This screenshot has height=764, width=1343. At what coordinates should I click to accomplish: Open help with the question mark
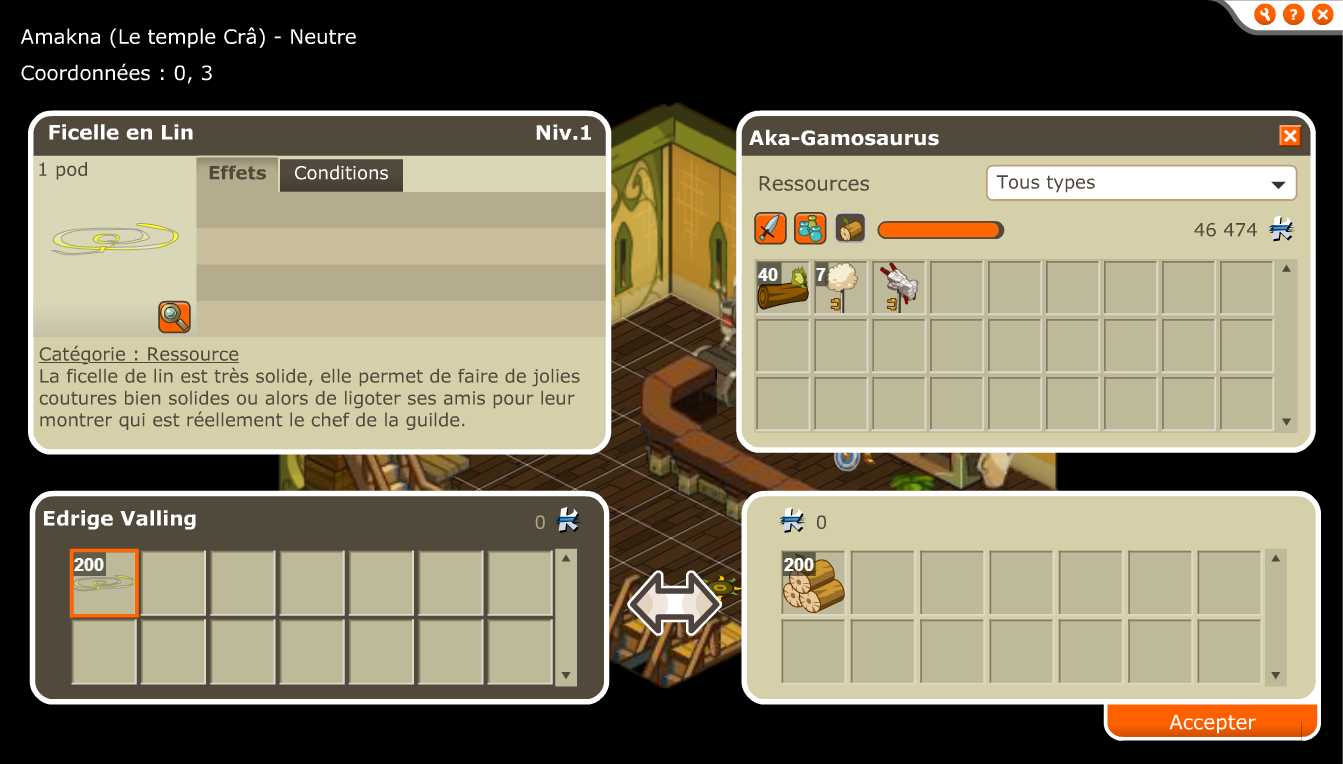pyautogui.click(x=1293, y=14)
